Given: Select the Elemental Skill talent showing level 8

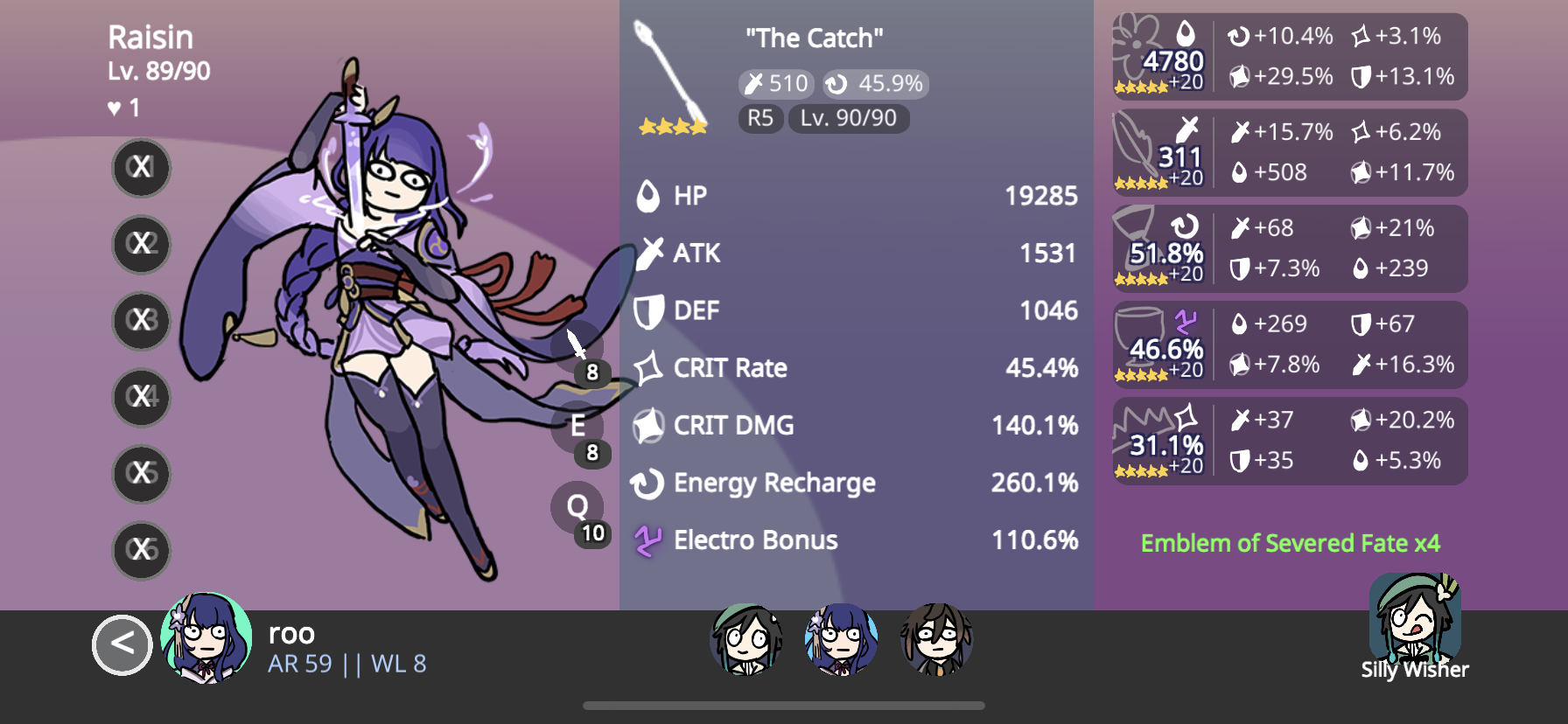Looking at the screenshot, I should pos(578,427).
